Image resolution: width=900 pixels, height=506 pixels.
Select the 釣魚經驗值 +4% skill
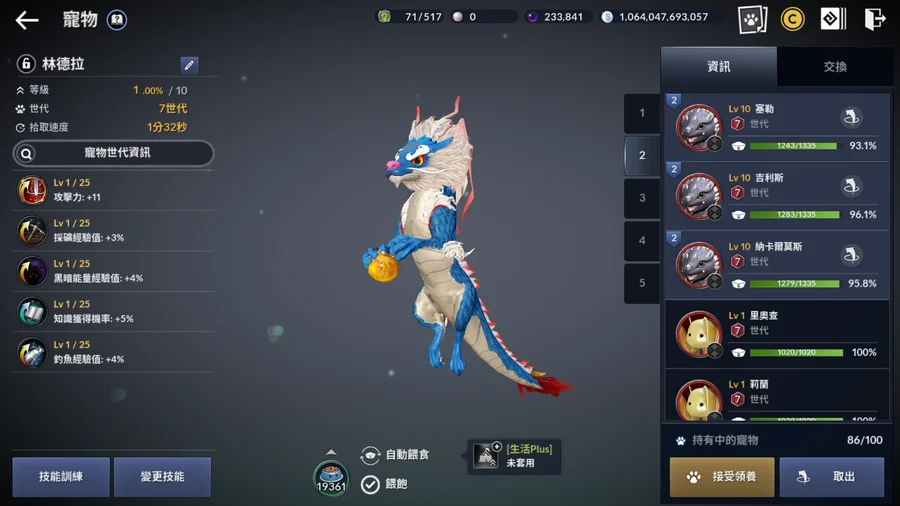[x=113, y=352]
